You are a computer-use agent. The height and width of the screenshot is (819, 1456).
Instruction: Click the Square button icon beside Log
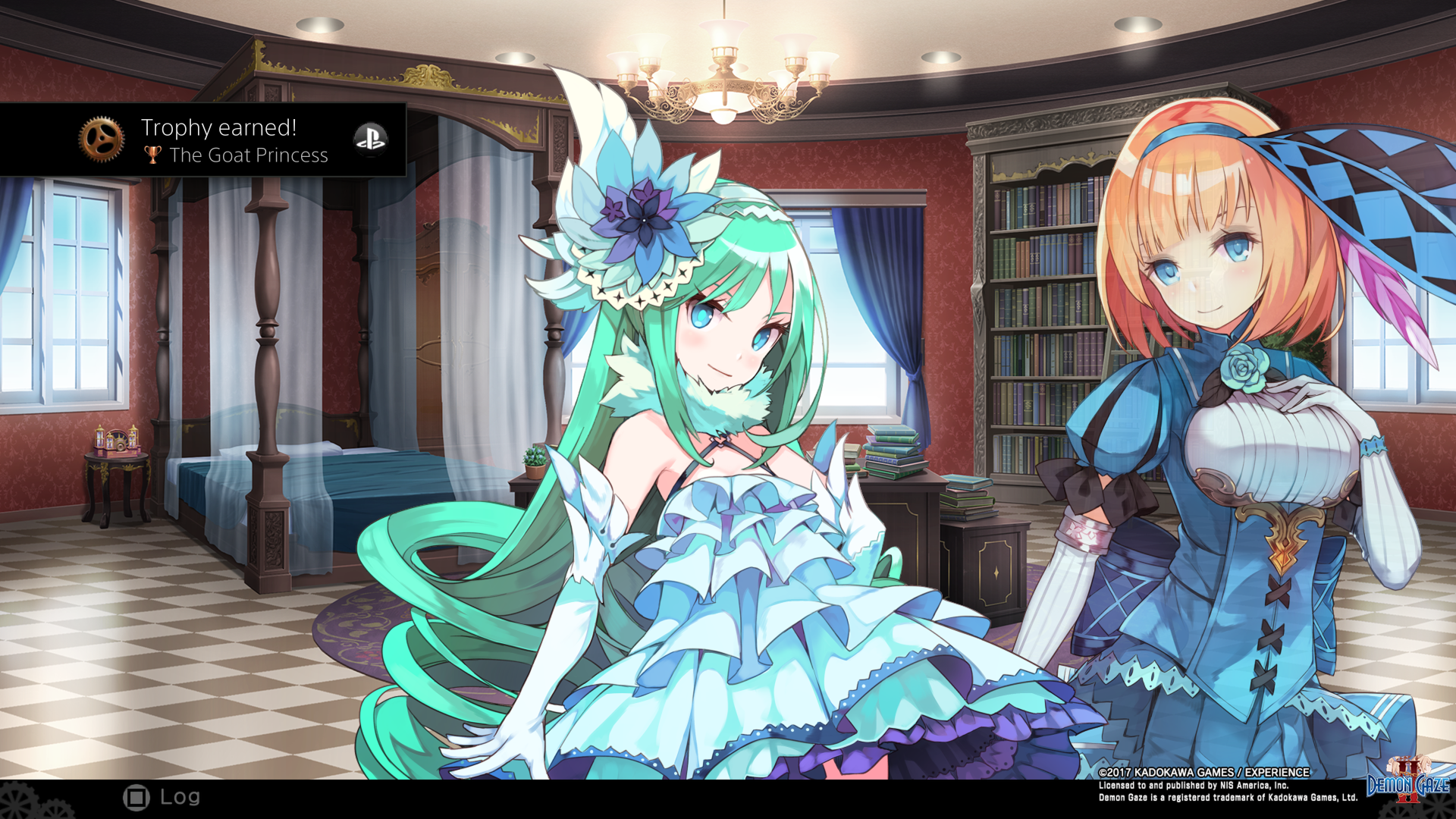[x=136, y=798]
